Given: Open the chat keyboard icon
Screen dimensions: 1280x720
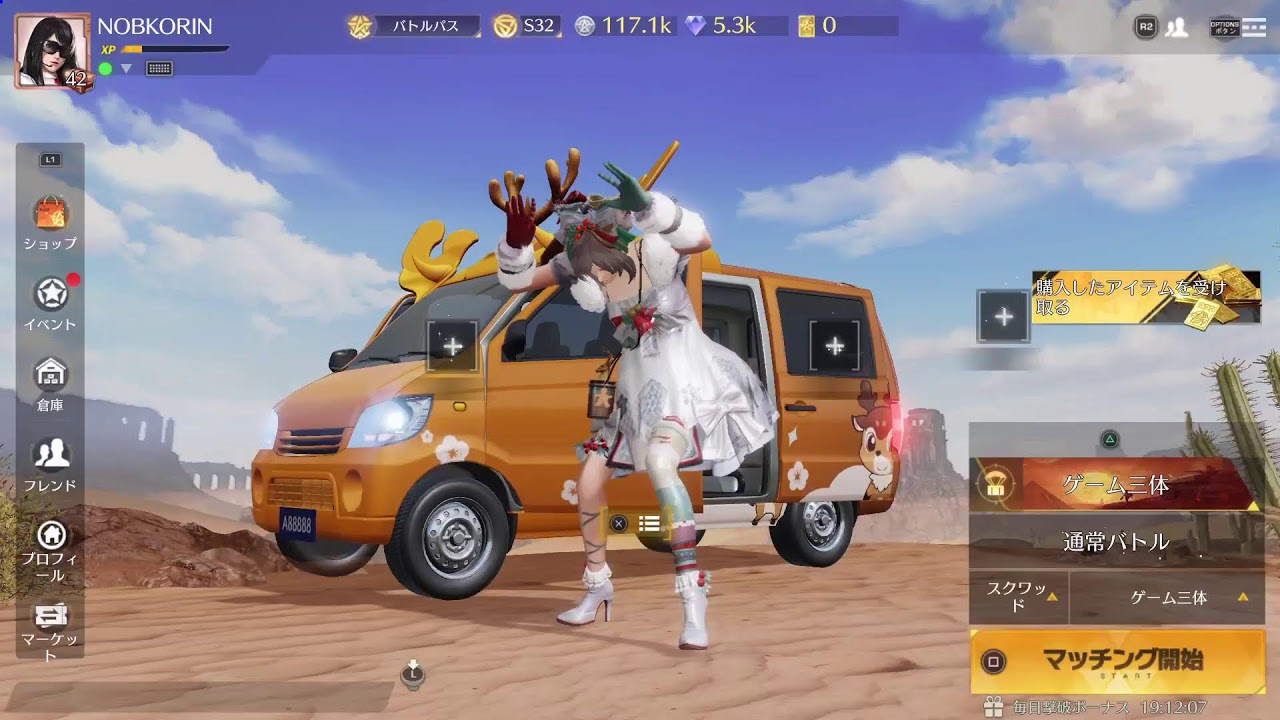Looking at the screenshot, I should click(159, 69).
